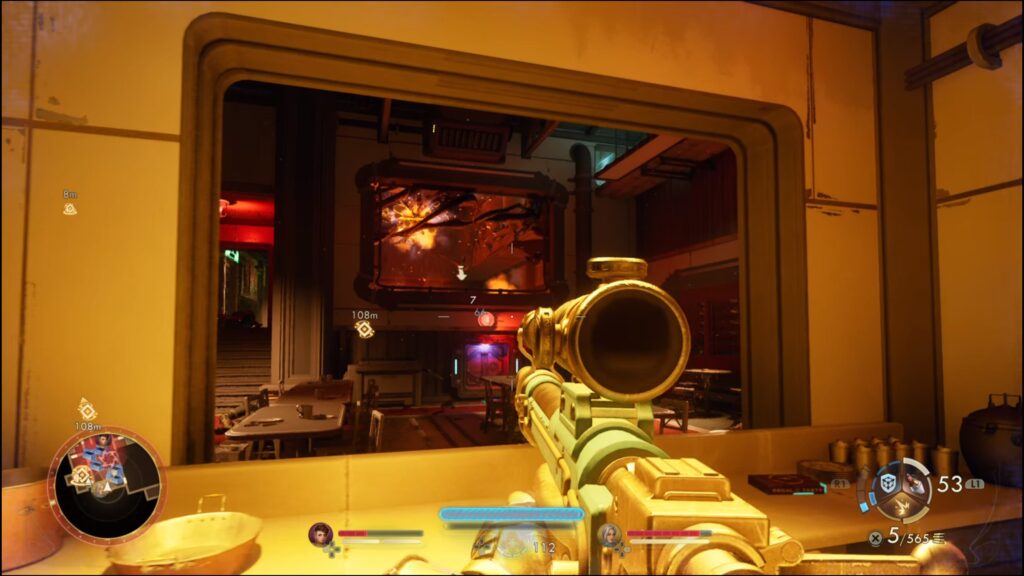Select the white-haired squadmate portrait

coord(608,535)
